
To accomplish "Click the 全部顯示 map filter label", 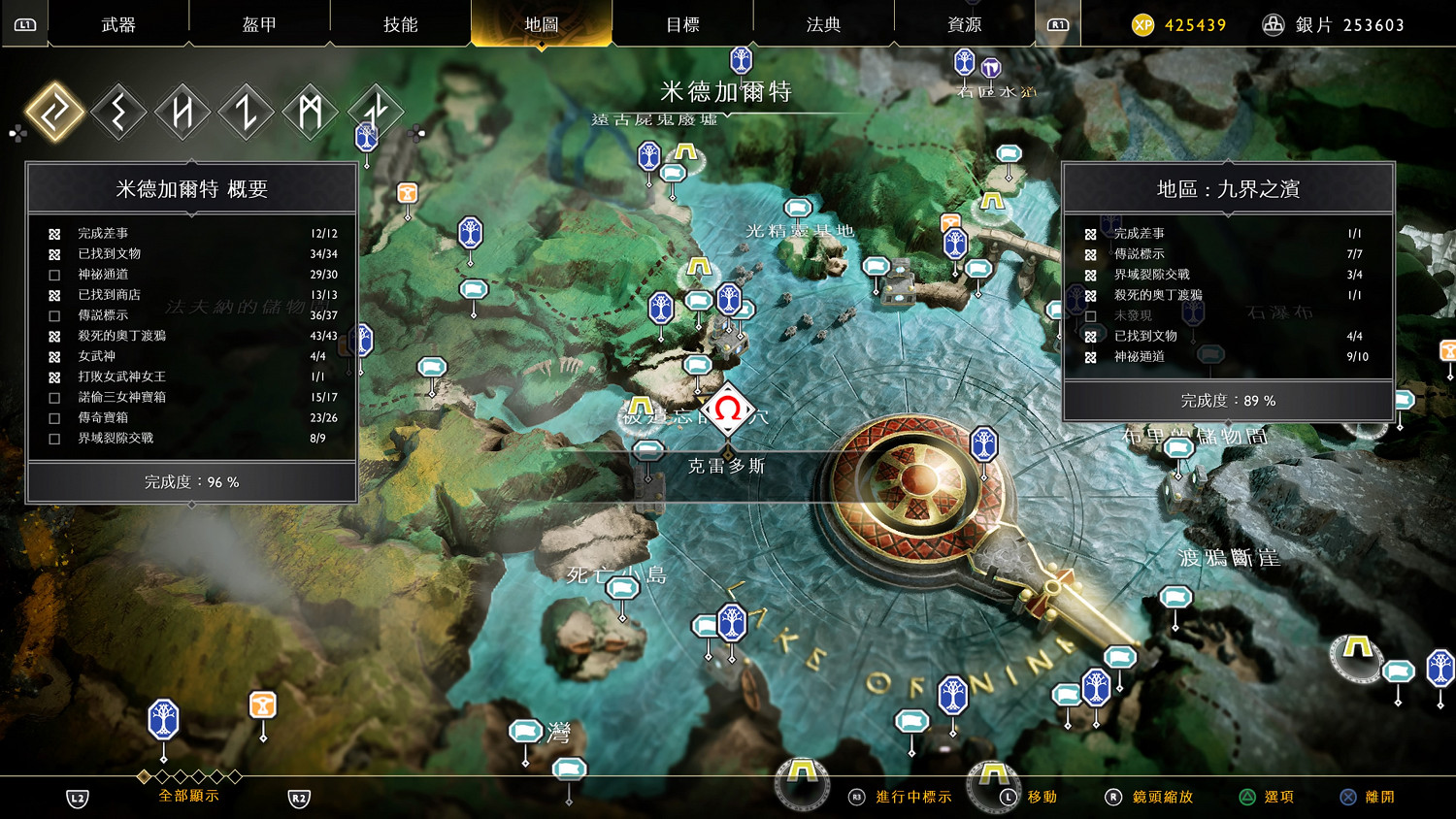I will (188, 796).
